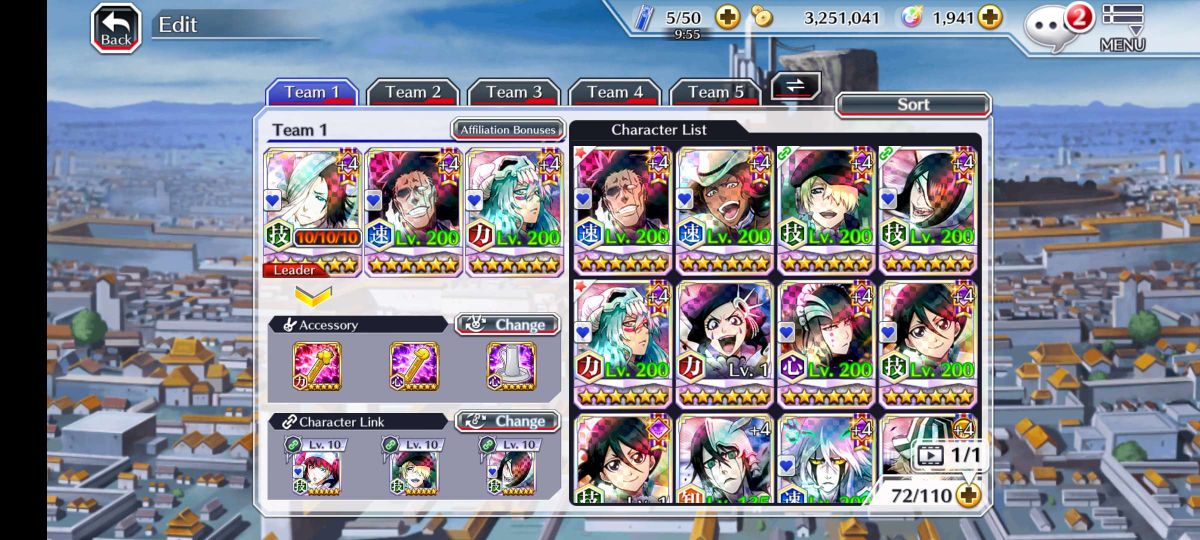
Task: Switch to the Team 2 tab
Action: (x=413, y=92)
